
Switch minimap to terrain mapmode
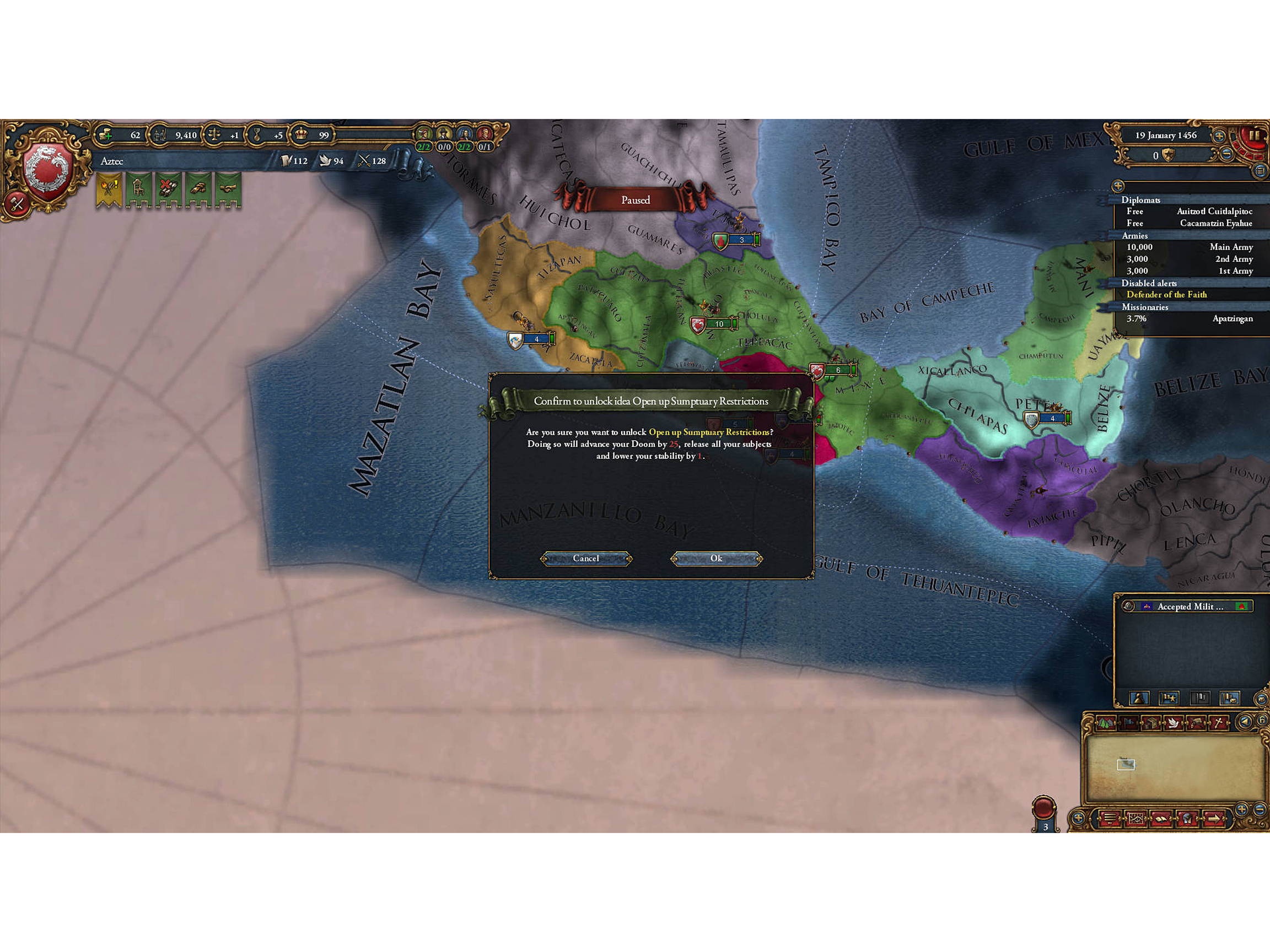[x=1106, y=723]
